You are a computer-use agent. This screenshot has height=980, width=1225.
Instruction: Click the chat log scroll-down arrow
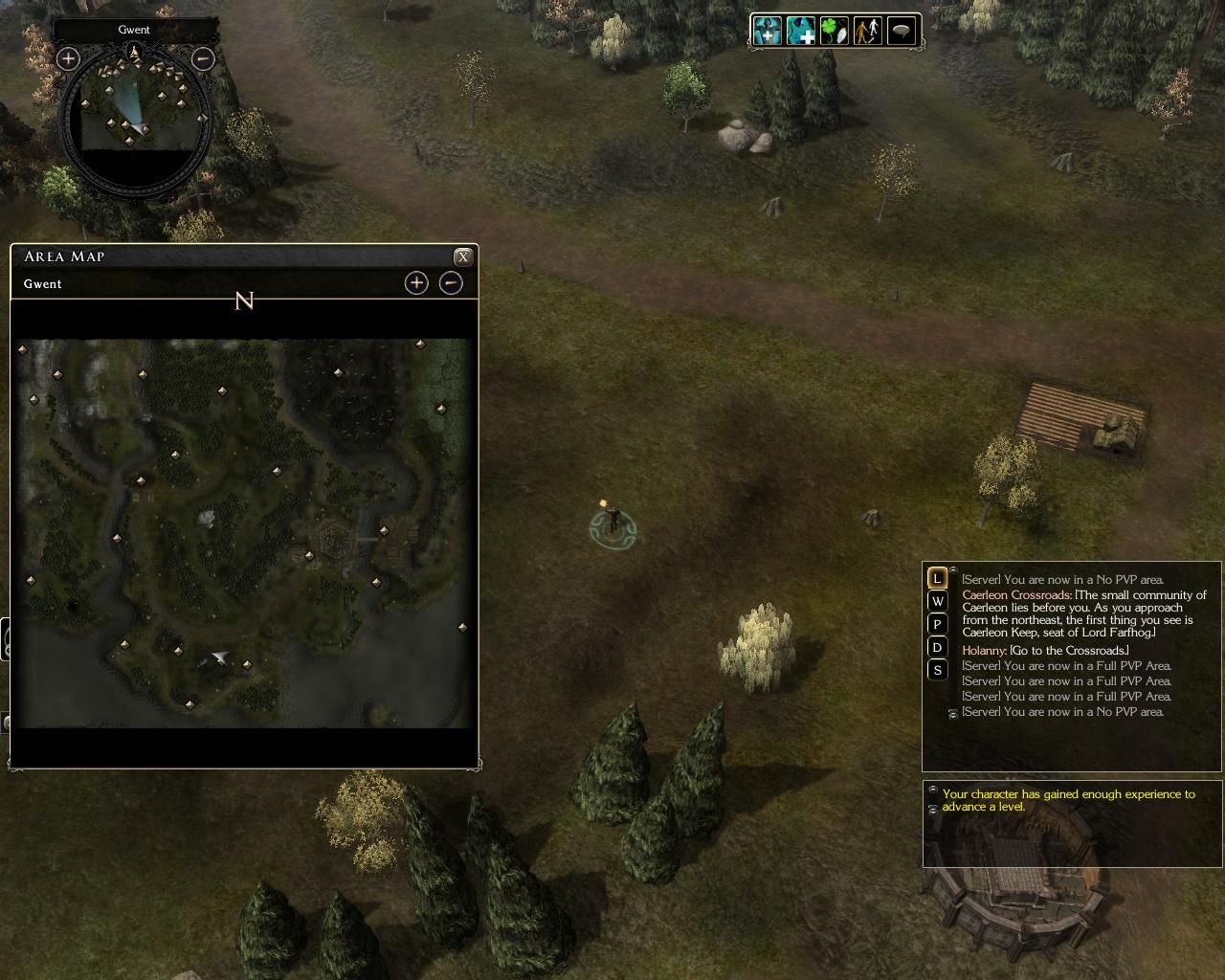click(952, 714)
